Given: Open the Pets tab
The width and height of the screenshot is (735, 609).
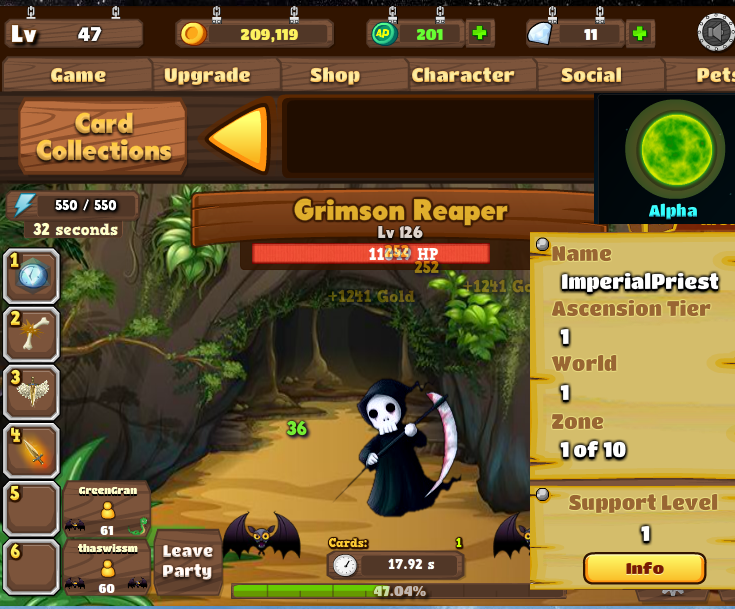Looking at the screenshot, I should pos(712,75).
